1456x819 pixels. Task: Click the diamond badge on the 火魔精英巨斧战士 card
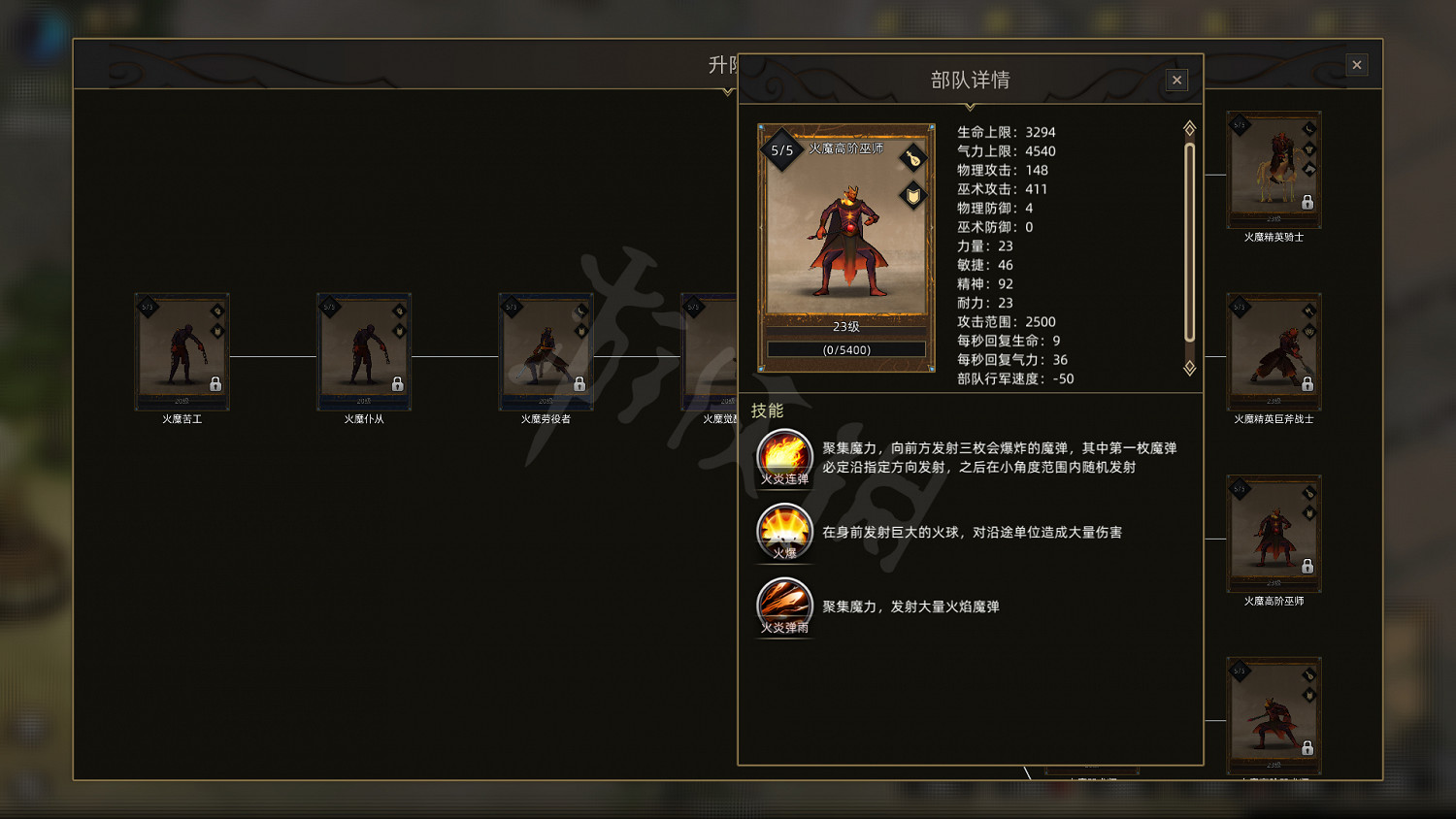click(1310, 312)
